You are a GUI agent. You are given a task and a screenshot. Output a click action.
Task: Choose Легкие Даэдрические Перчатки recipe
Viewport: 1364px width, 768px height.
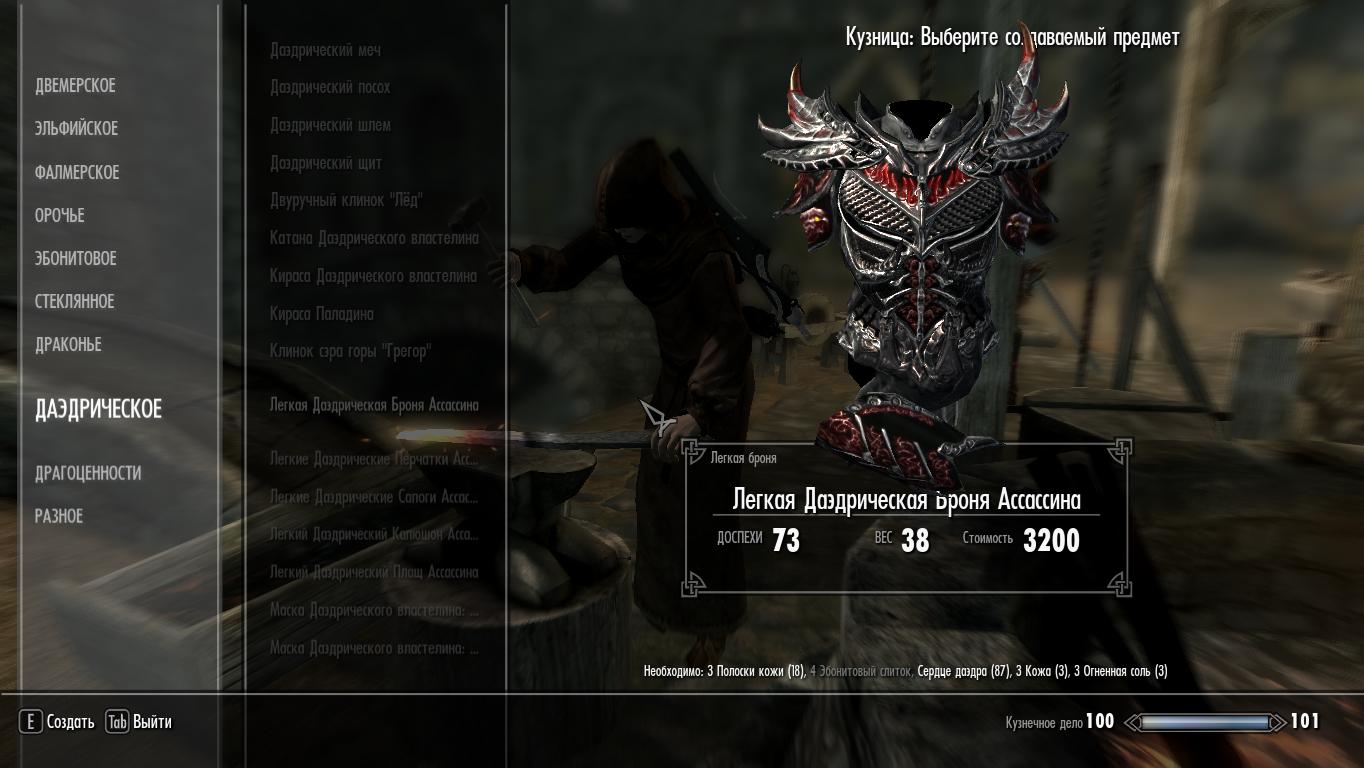coord(374,459)
